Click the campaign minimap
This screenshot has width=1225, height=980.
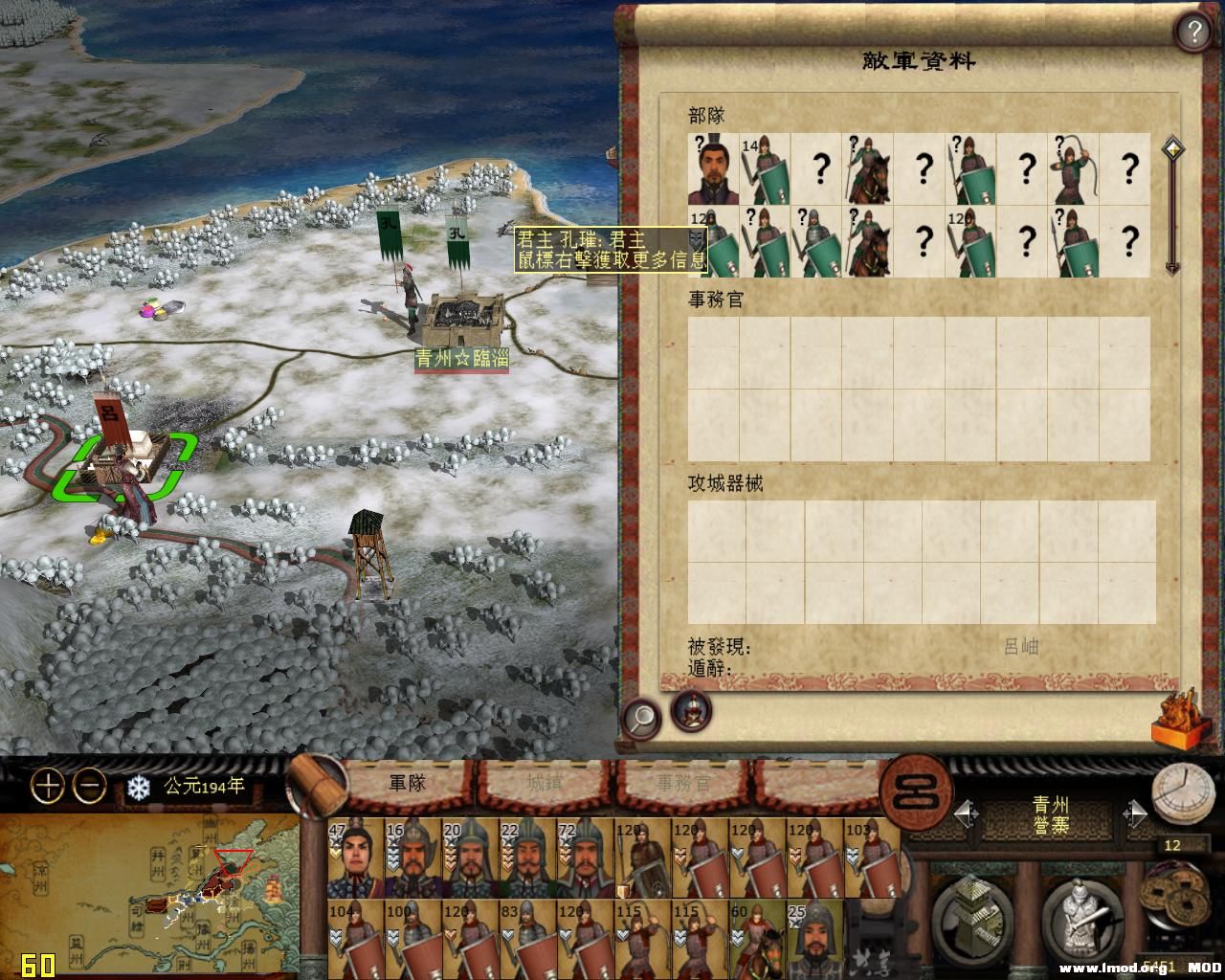(148, 895)
